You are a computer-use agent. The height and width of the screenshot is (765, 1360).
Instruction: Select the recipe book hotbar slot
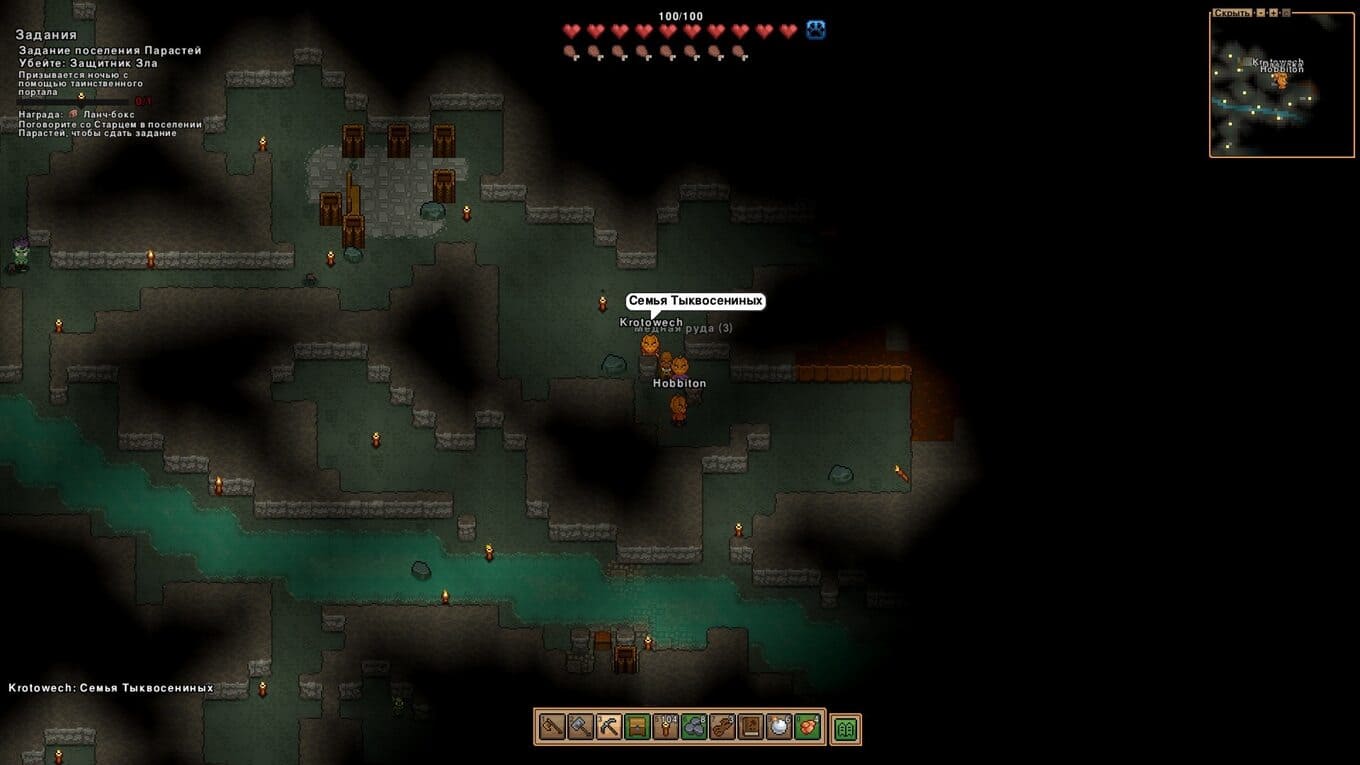click(751, 727)
